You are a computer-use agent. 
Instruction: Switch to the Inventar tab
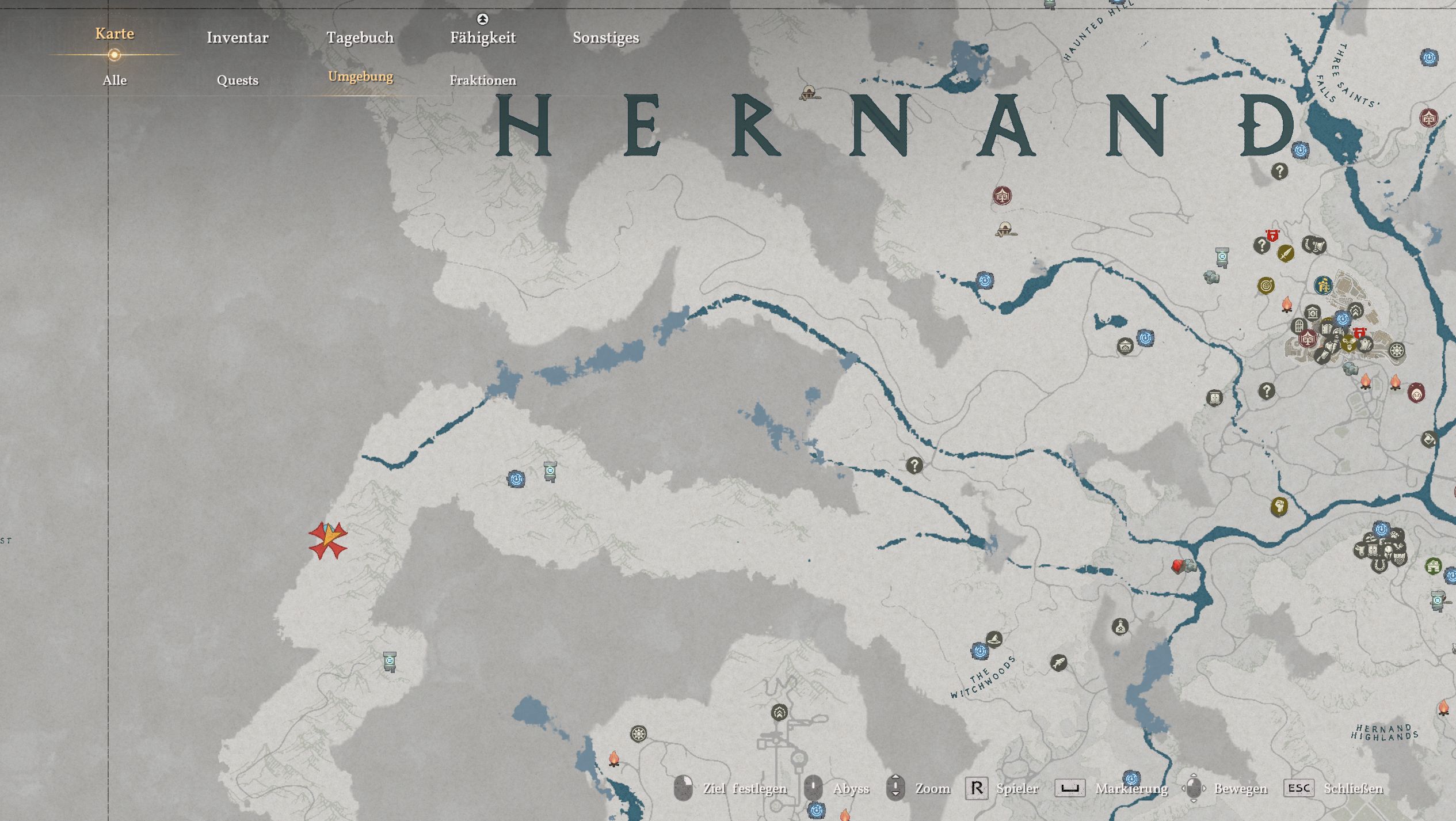pos(237,37)
